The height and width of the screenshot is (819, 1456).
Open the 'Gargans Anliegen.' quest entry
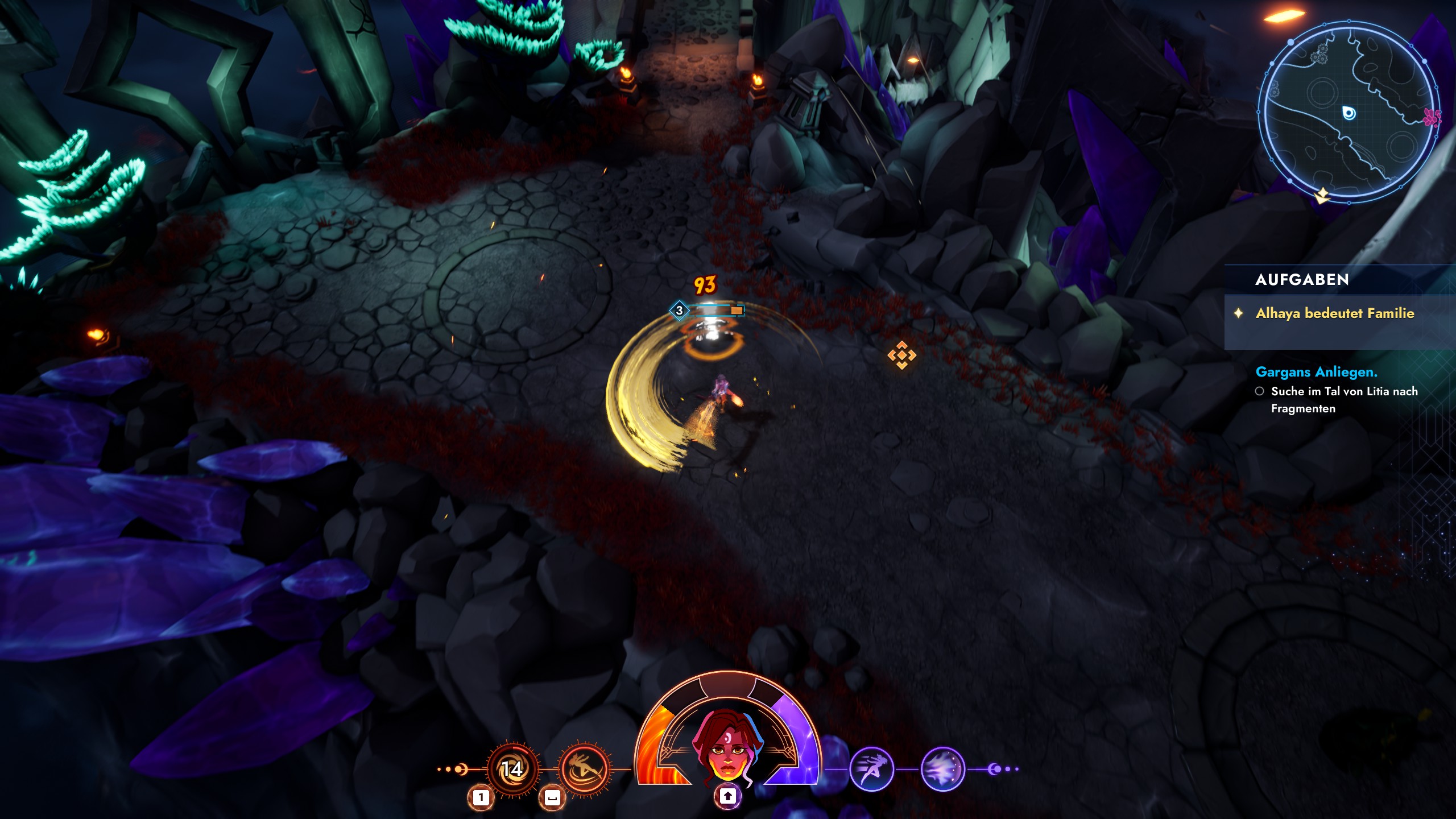1316,372
